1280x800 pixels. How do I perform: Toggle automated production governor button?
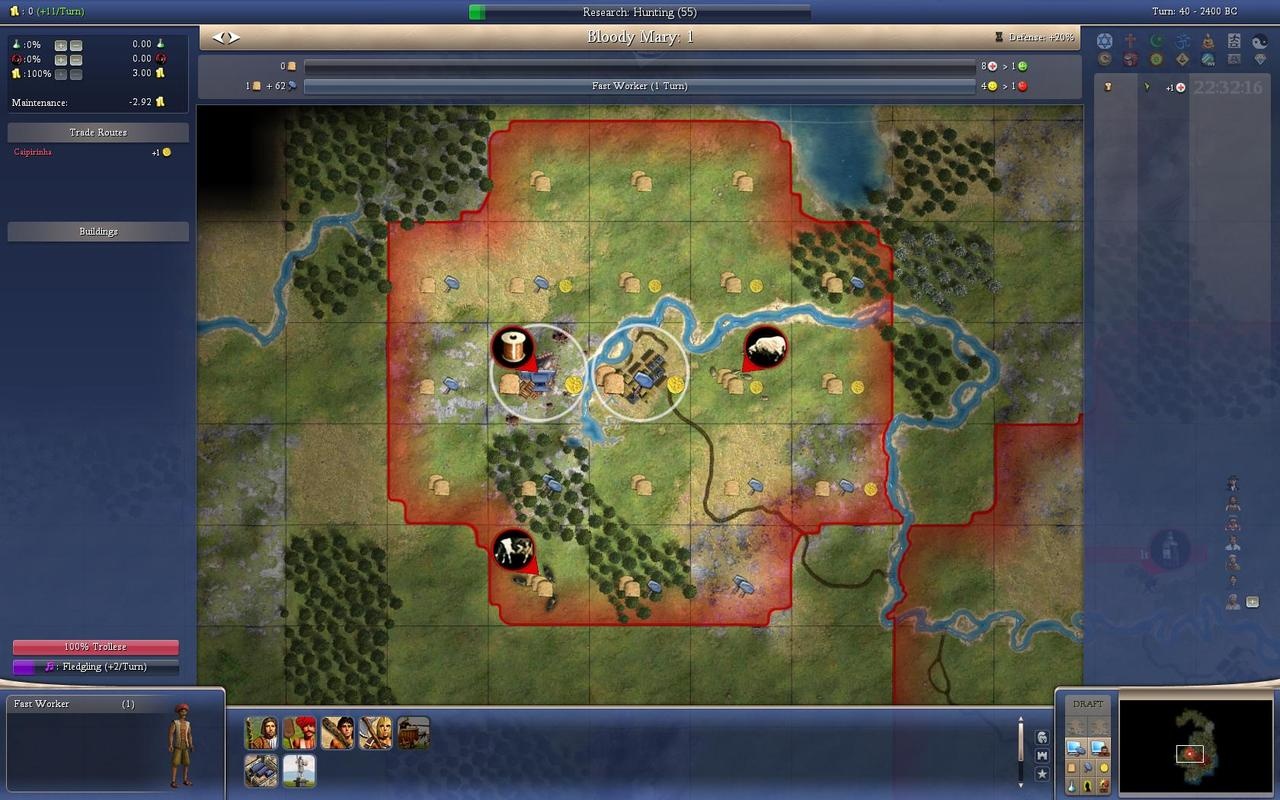pos(1075,747)
